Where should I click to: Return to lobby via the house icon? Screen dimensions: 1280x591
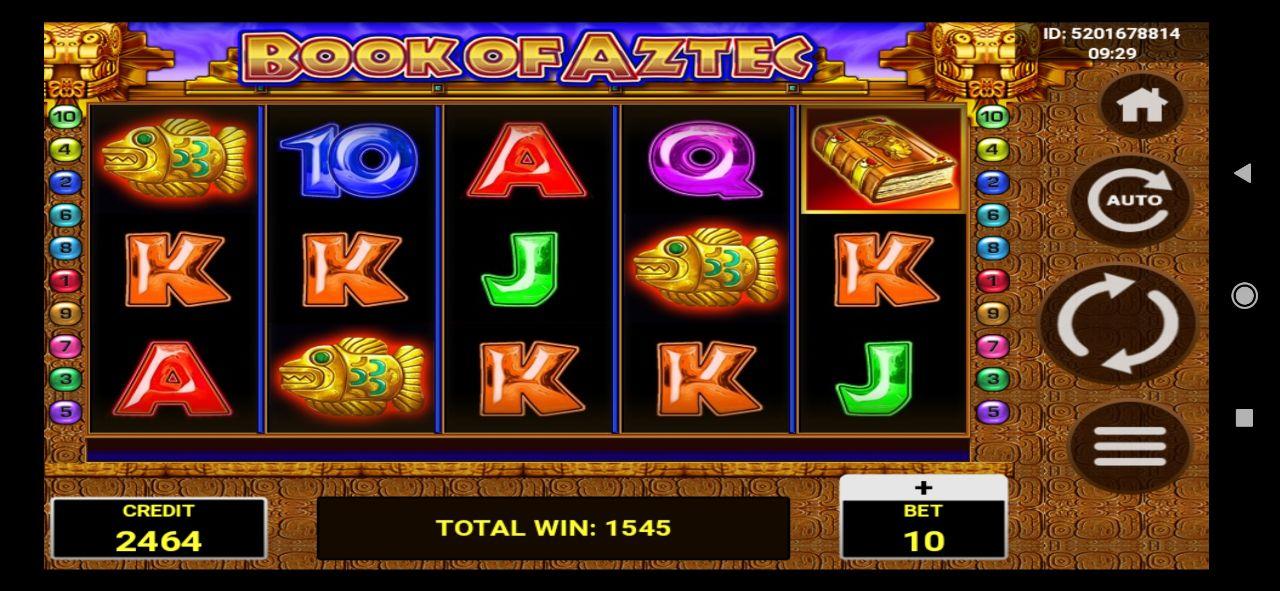point(1142,105)
